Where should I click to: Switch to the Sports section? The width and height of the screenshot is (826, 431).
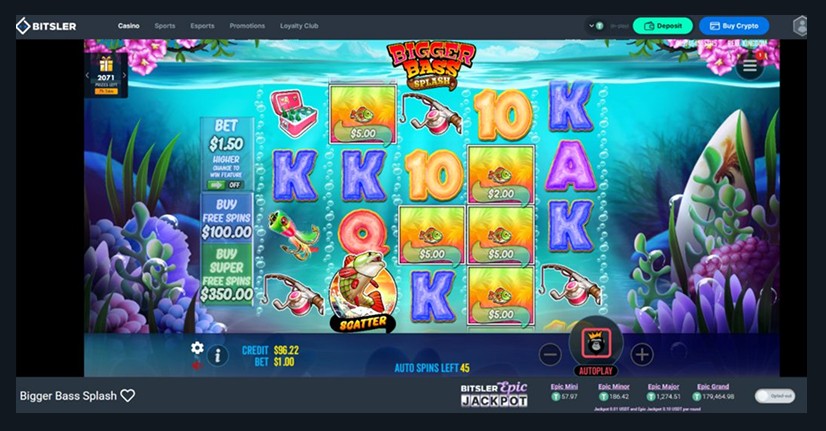[x=166, y=26]
